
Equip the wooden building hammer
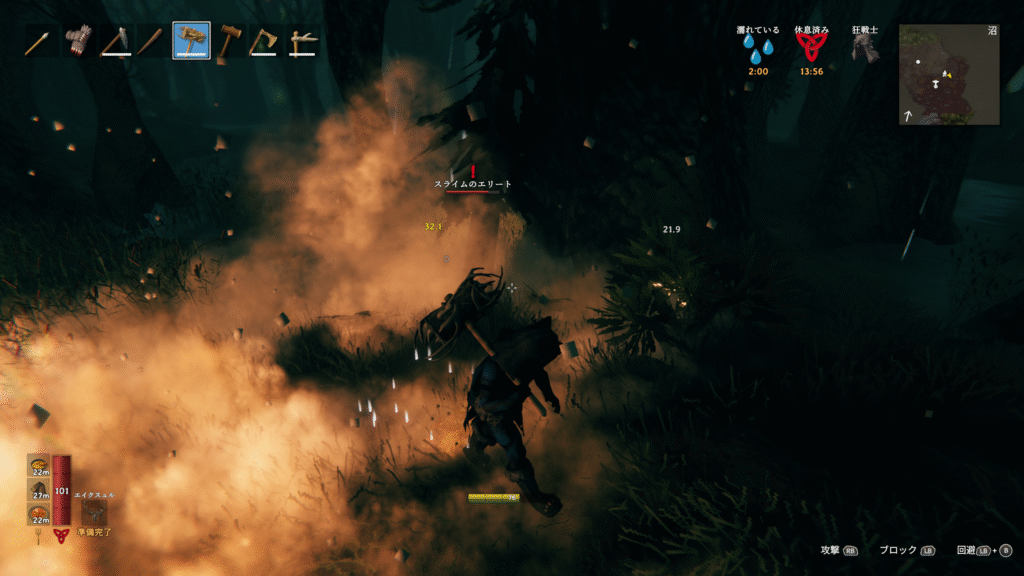[229, 42]
